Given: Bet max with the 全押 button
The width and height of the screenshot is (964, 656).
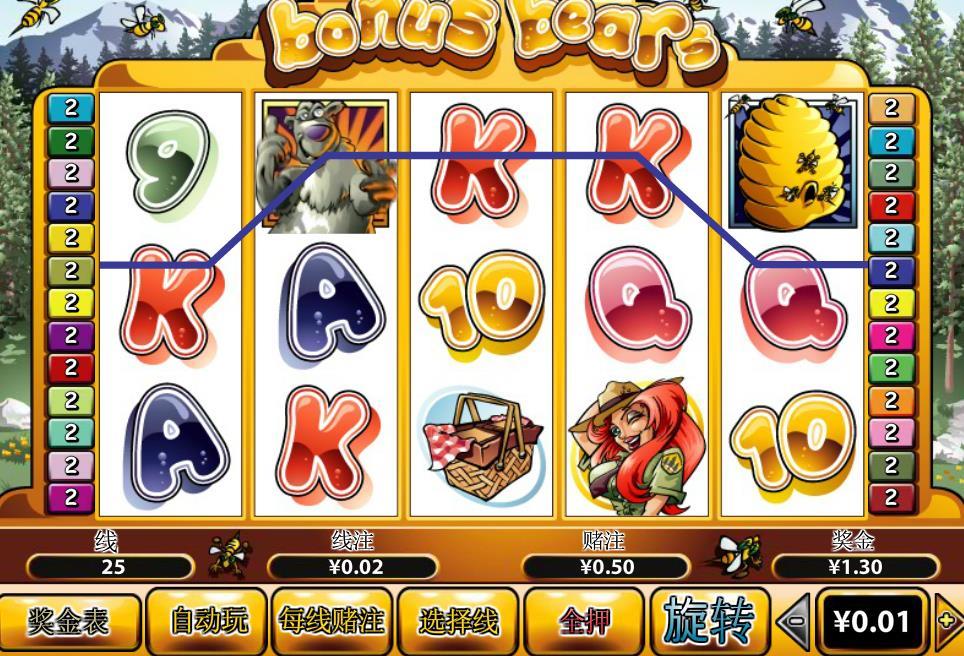Looking at the screenshot, I should pyautogui.click(x=585, y=622).
